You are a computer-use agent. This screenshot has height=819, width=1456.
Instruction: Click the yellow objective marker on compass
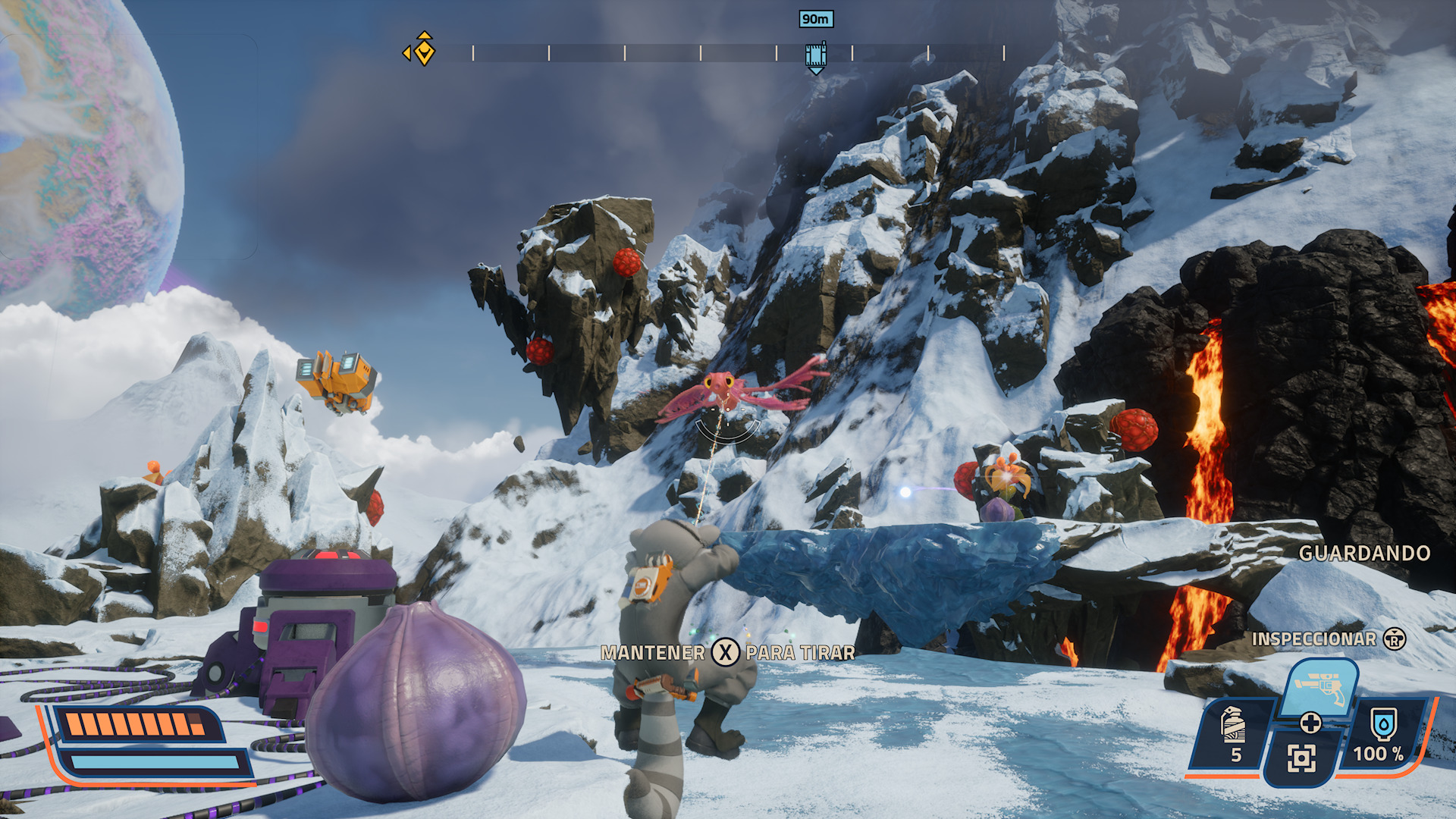point(423,51)
